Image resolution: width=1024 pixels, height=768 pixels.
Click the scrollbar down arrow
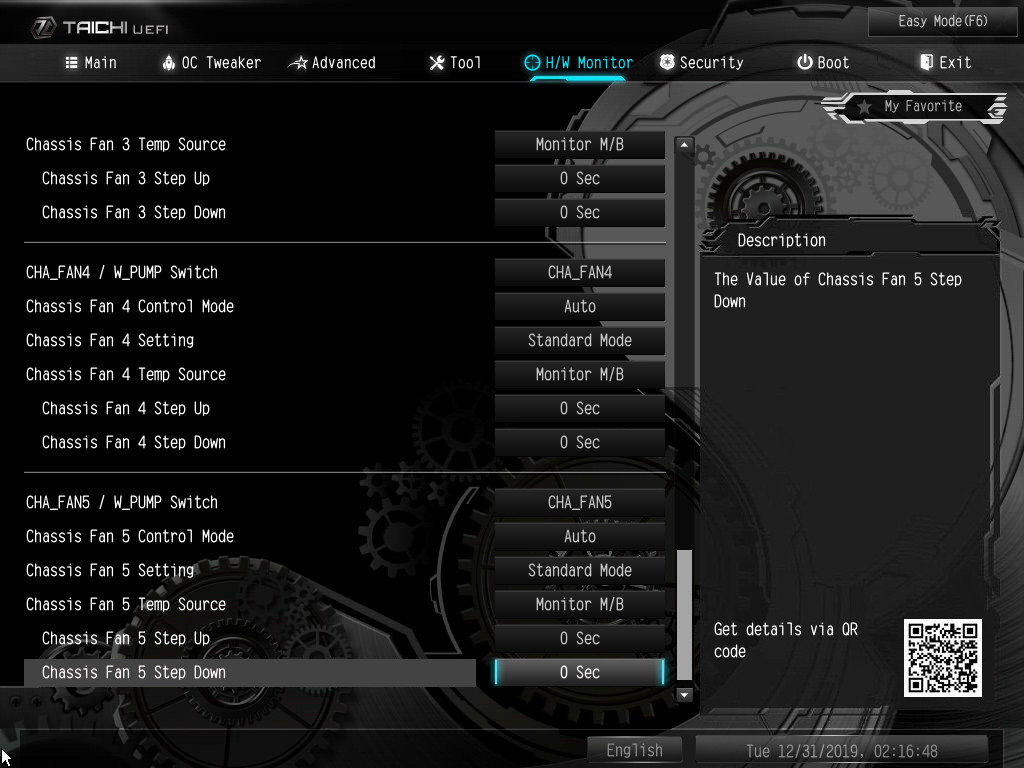684,694
